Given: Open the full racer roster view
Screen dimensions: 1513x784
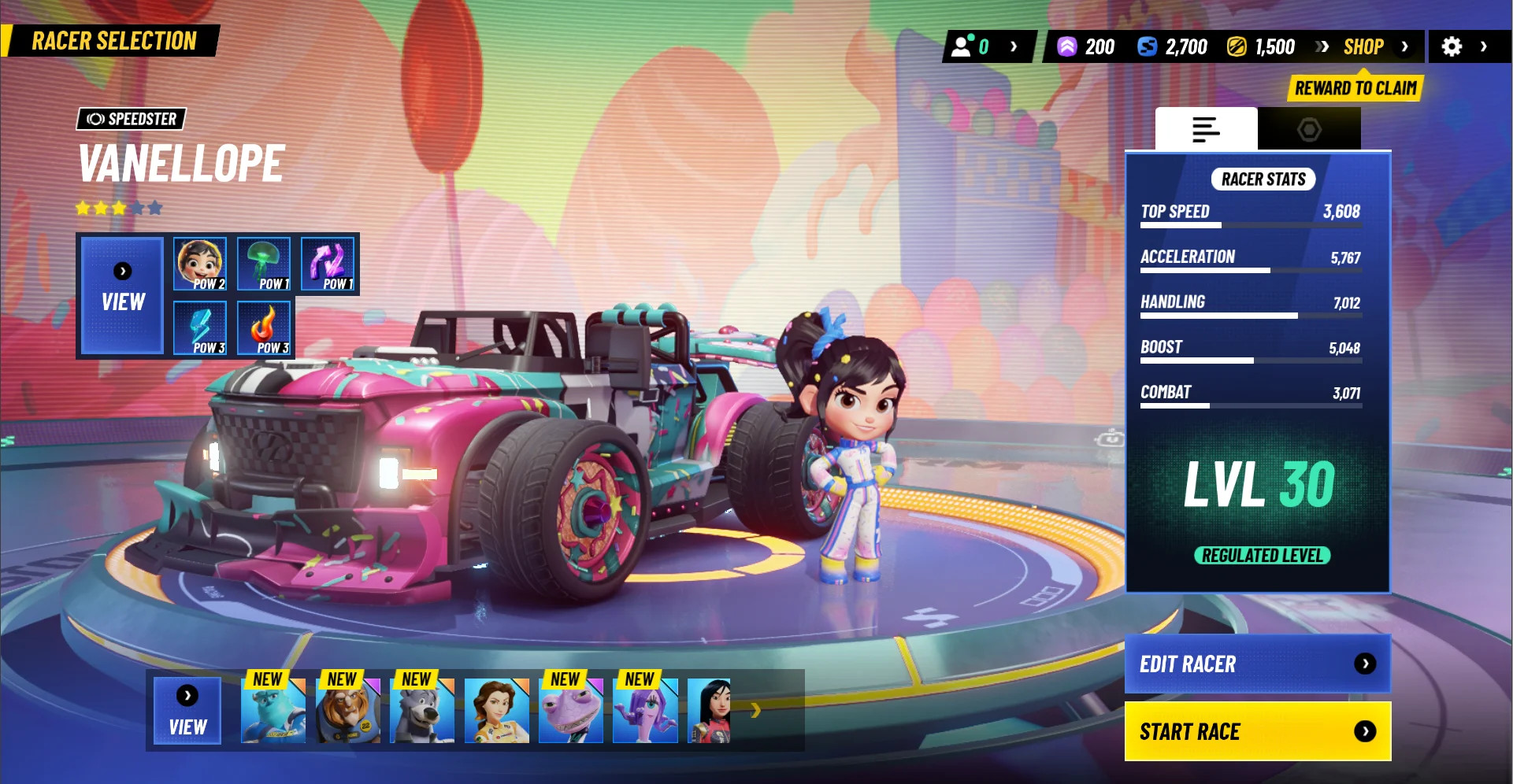Looking at the screenshot, I should 187,711.
